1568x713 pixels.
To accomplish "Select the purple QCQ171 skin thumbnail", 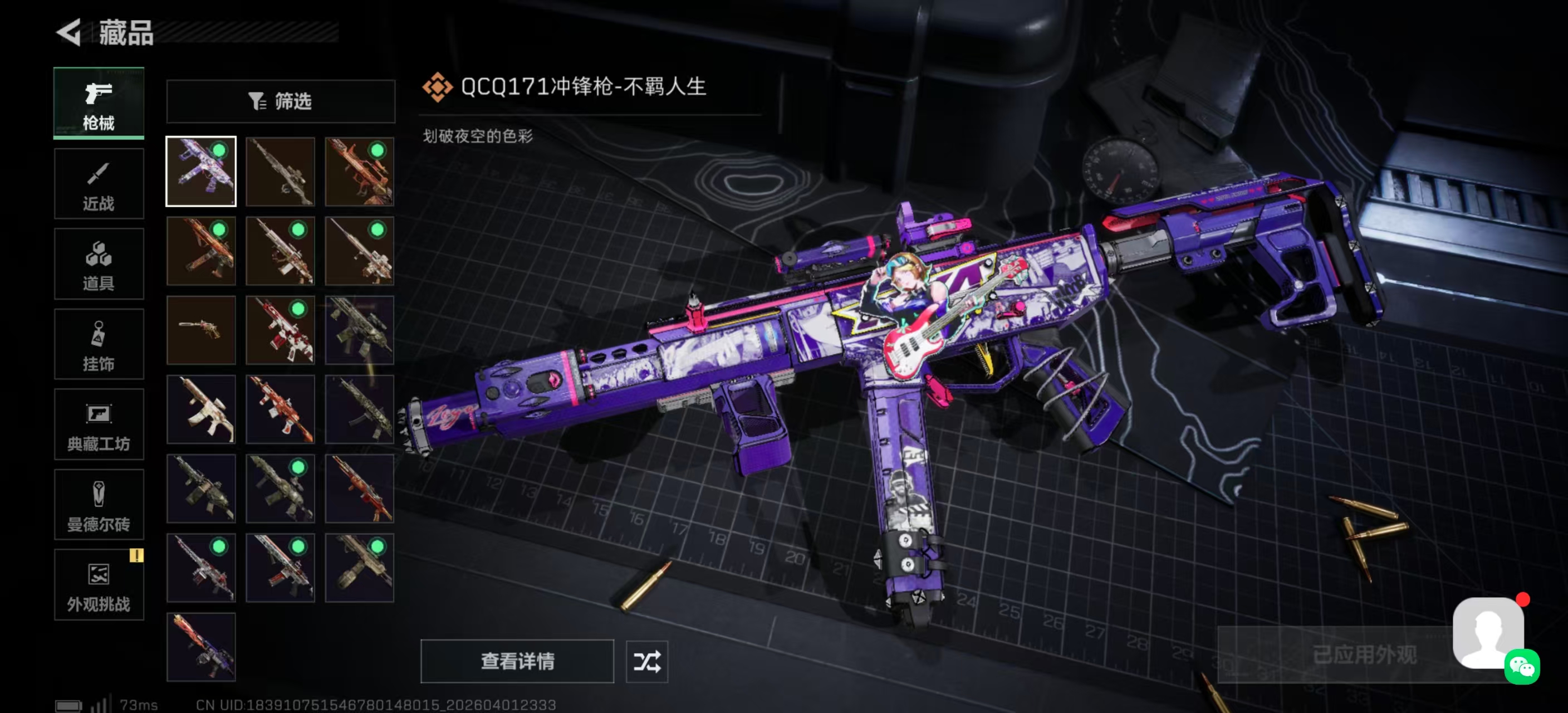I will click(201, 172).
